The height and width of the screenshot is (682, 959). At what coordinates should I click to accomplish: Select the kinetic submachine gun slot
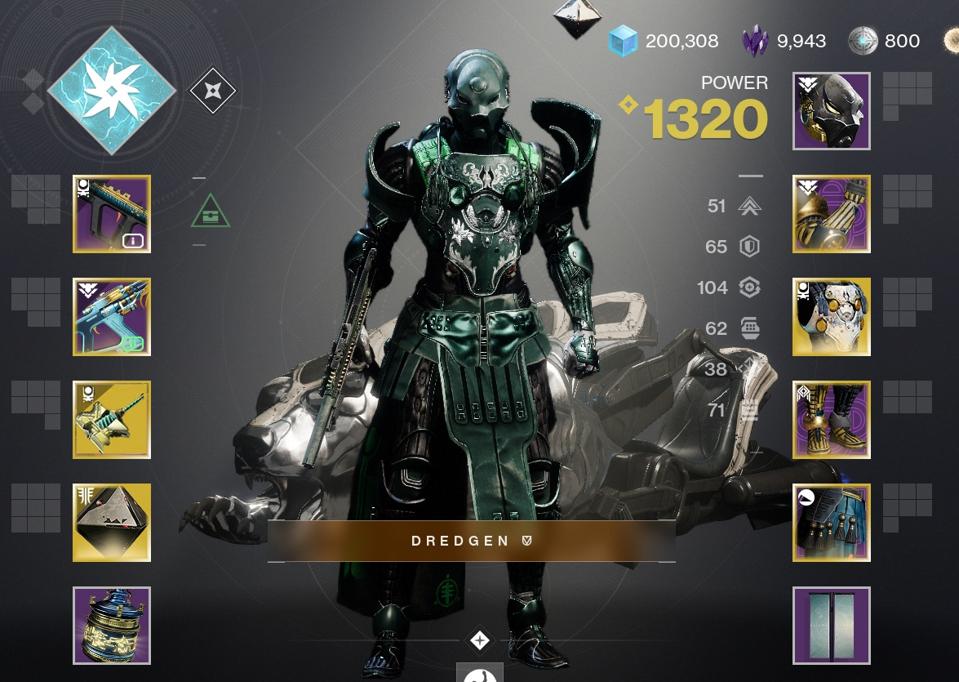click(112, 214)
